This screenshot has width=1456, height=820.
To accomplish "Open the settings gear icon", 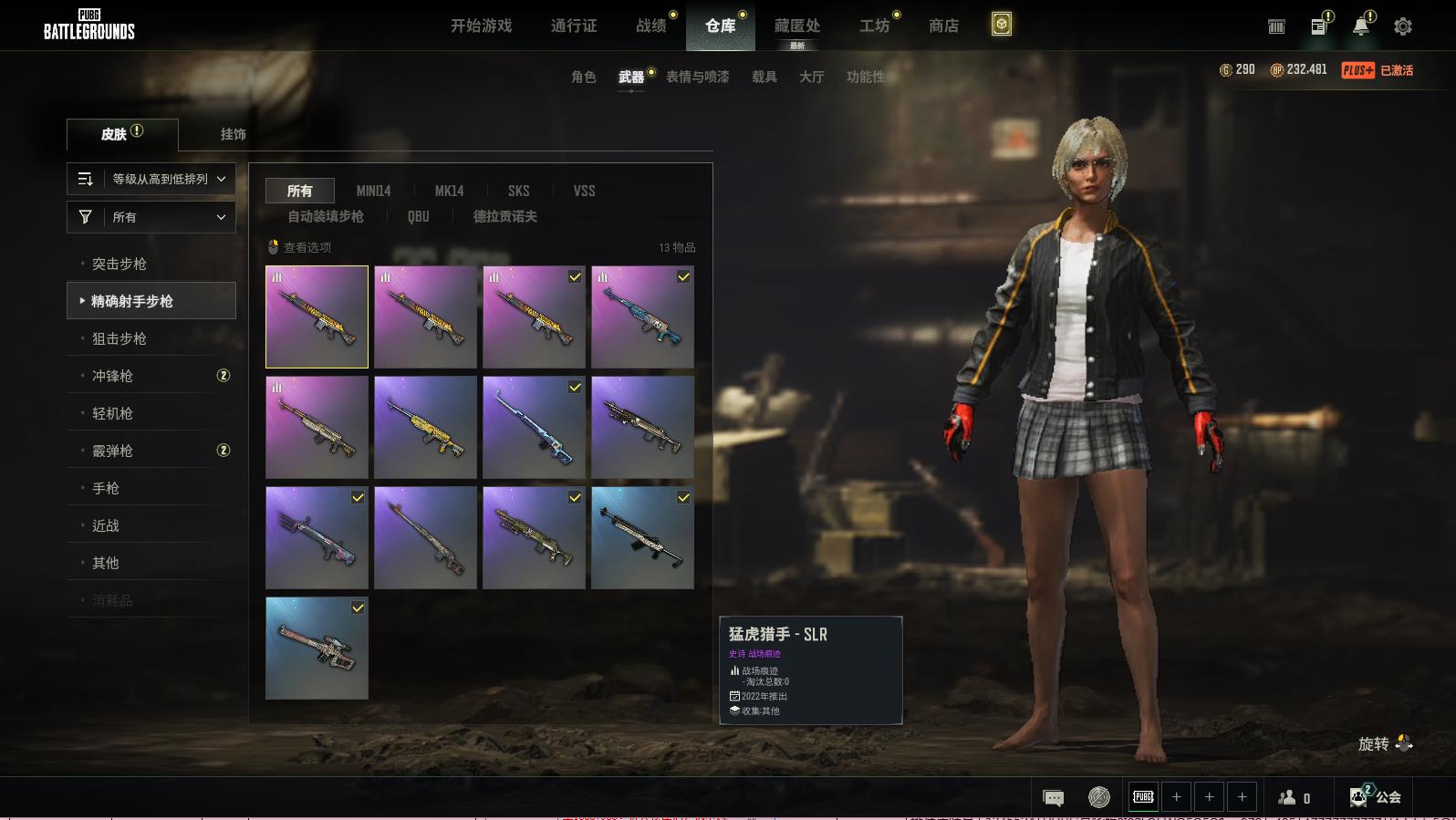I will (1402, 26).
